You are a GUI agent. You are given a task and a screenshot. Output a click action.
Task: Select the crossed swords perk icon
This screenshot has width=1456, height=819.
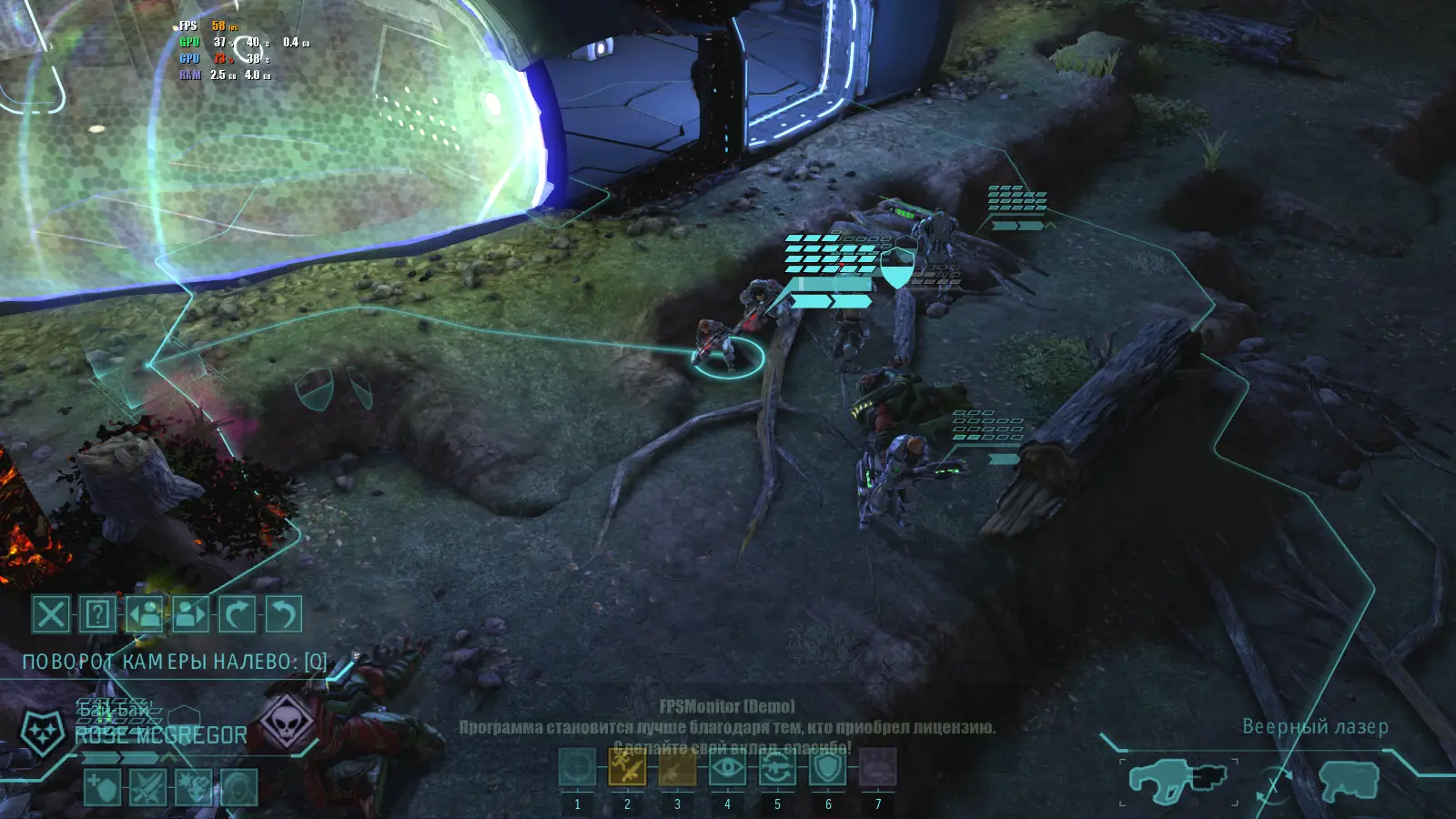147,787
